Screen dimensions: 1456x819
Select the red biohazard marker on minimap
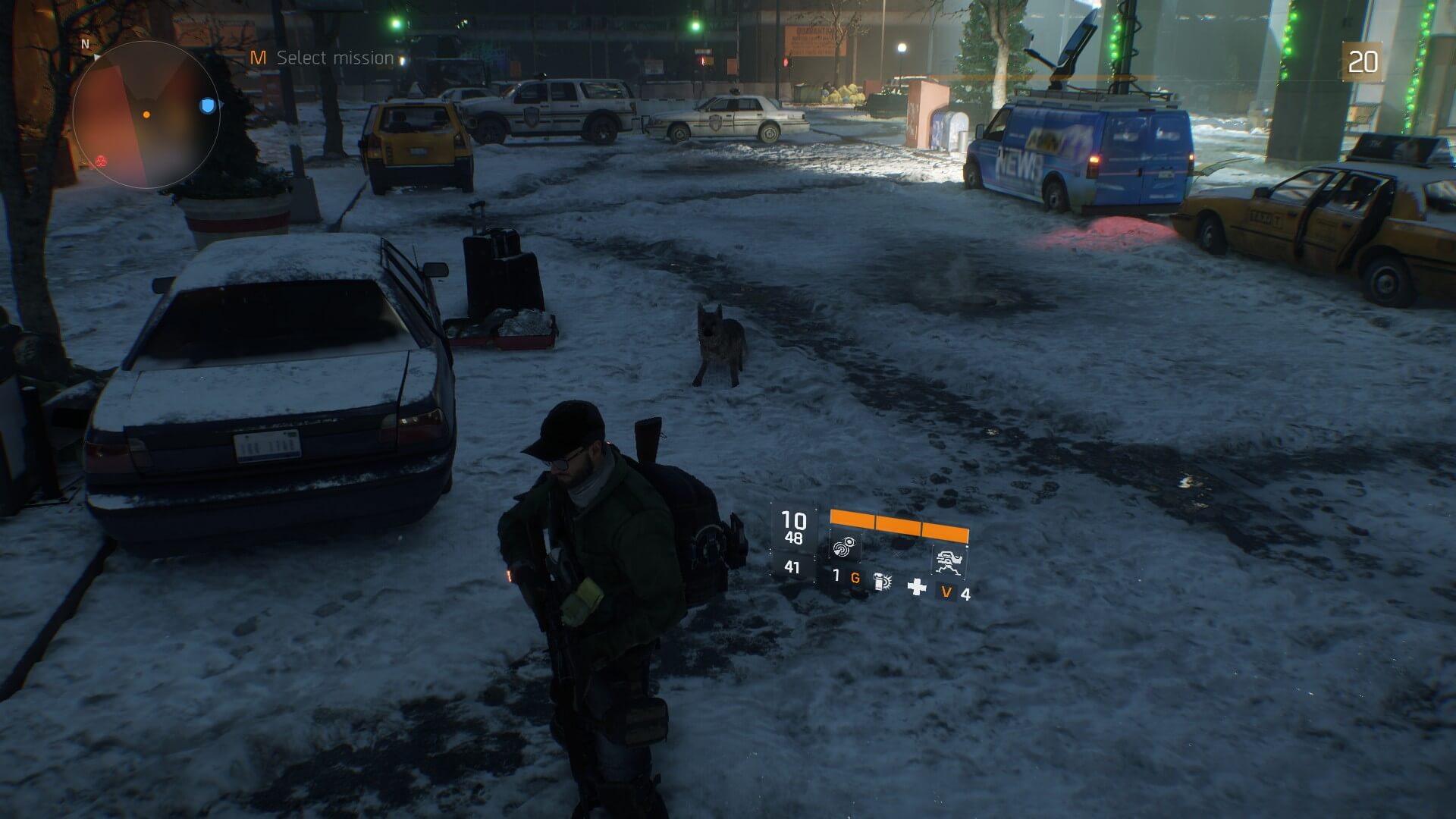[100, 160]
